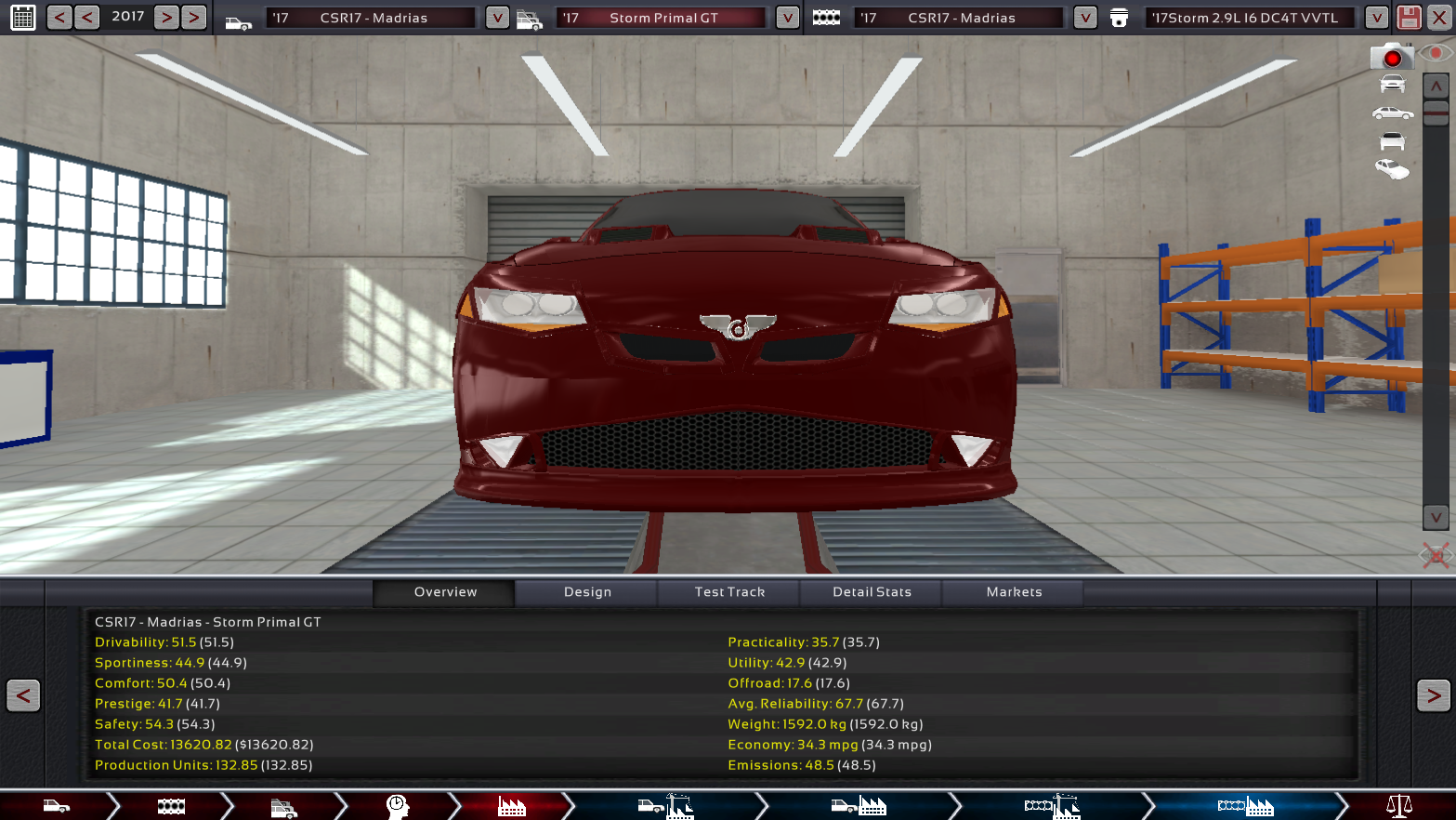Open the Test Track tab
This screenshot has width=1456, height=820.
[729, 592]
